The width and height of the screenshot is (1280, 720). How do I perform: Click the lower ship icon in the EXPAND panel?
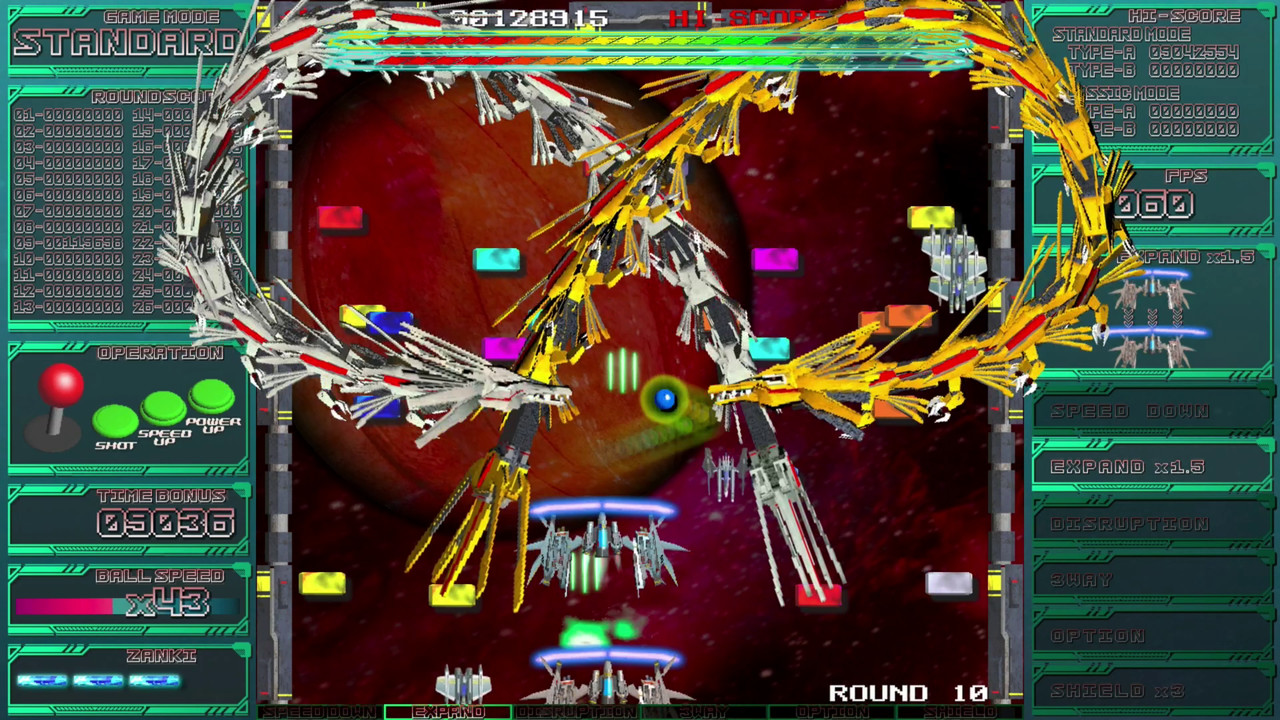click(1152, 349)
